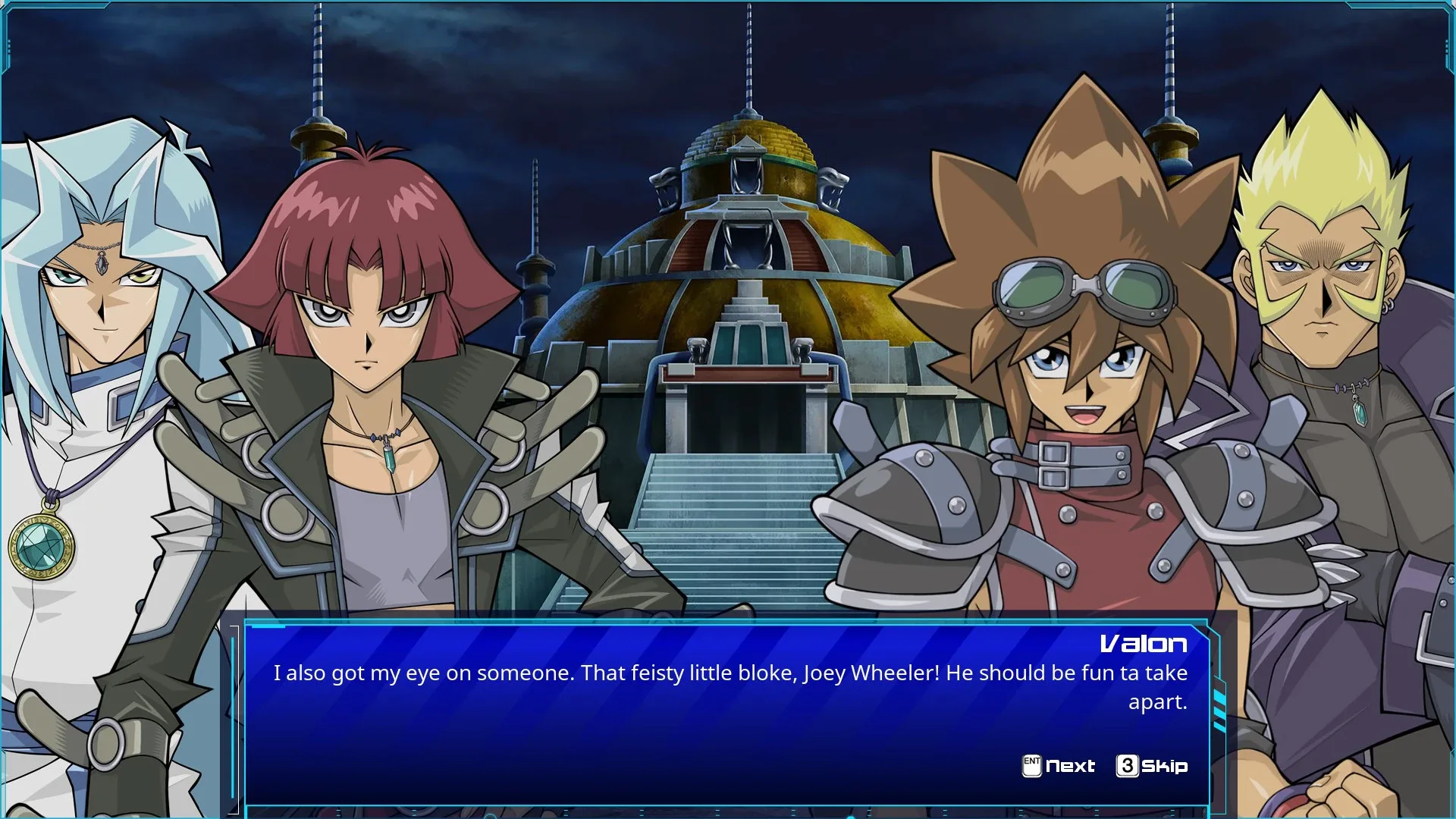This screenshot has width=1456, height=819.
Task: Click the 3 key icon next to Skip
Action: [1129, 766]
